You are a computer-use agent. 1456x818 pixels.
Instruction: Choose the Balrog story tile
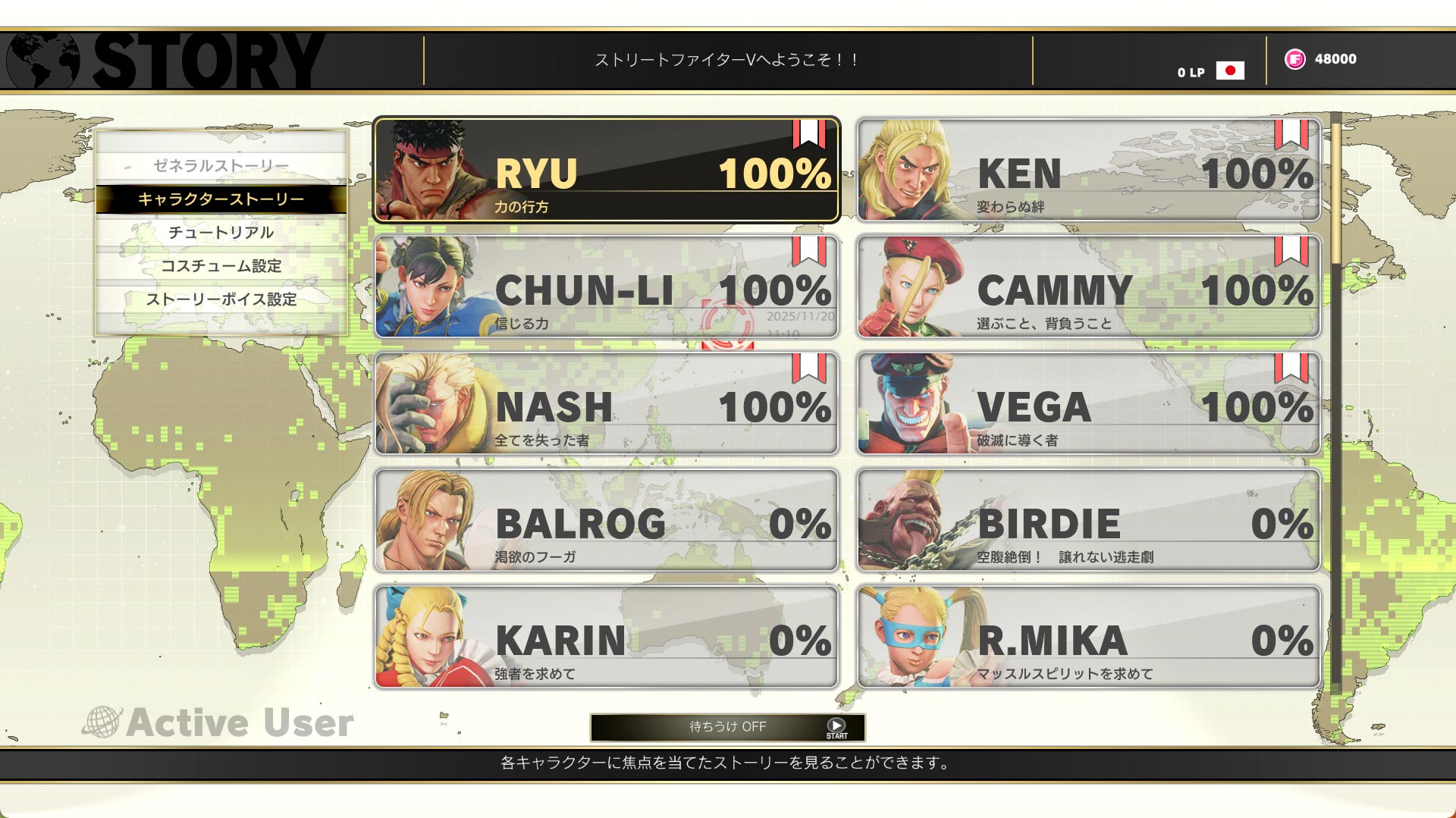607,520
